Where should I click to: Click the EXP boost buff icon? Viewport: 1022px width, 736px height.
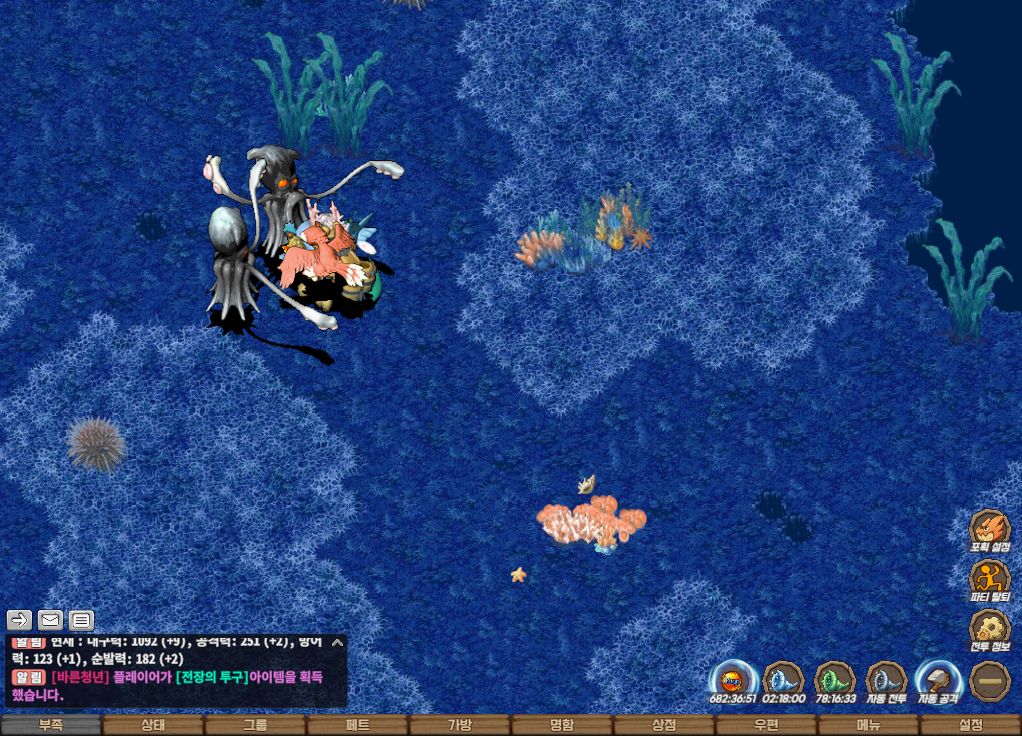(731, 679)
